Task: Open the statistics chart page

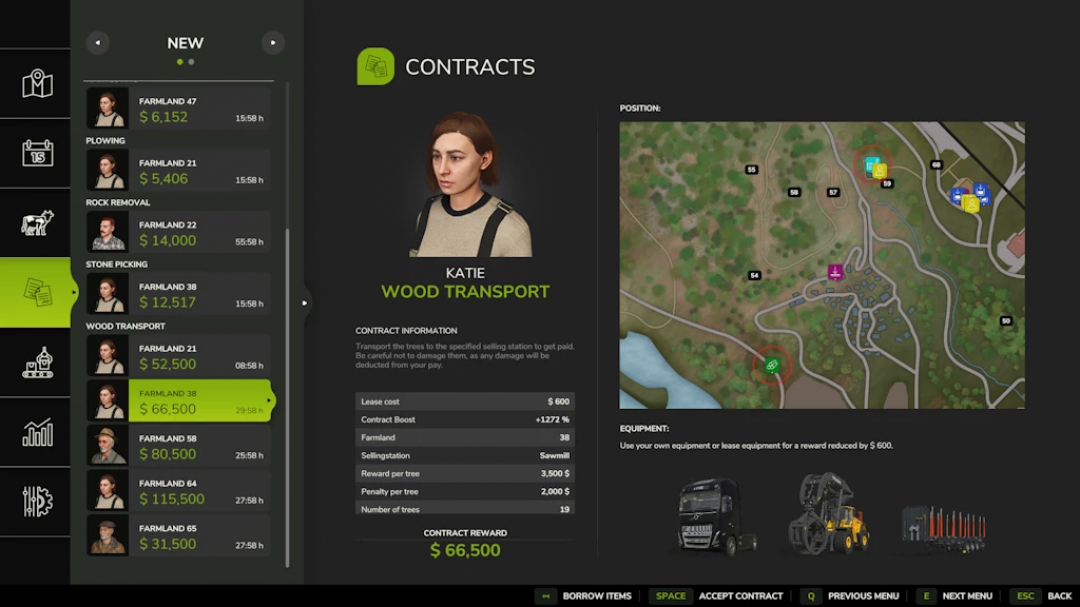Action: (x=37, y=432)
